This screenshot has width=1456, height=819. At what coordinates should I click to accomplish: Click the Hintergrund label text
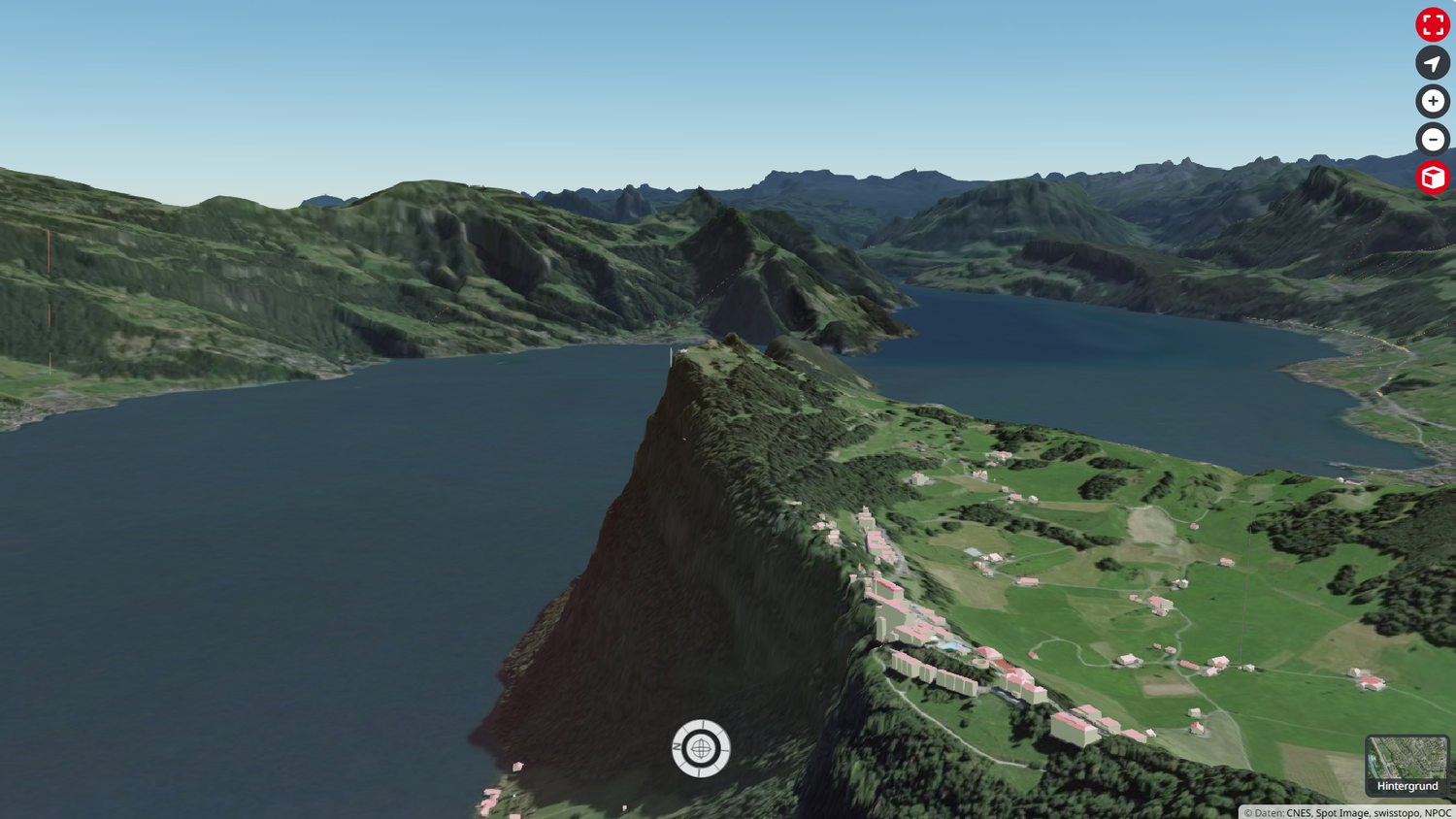(x=1406, y=786)
